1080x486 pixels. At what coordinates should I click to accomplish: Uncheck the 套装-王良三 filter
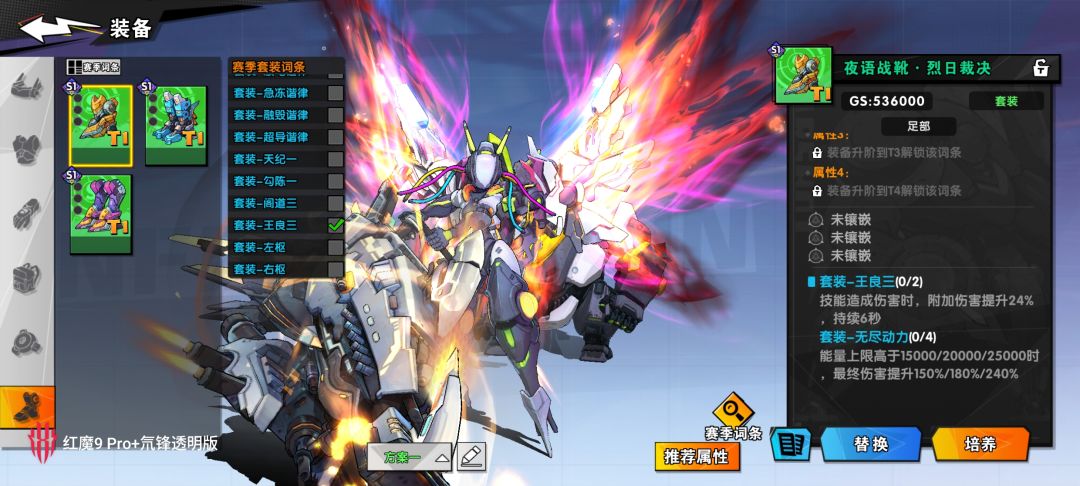[336, 225]
